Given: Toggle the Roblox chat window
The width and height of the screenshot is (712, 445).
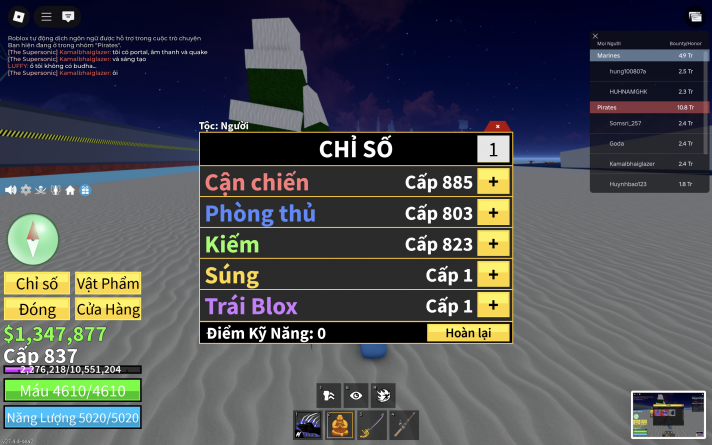Looking at the screenshot, I should point(68,17).
